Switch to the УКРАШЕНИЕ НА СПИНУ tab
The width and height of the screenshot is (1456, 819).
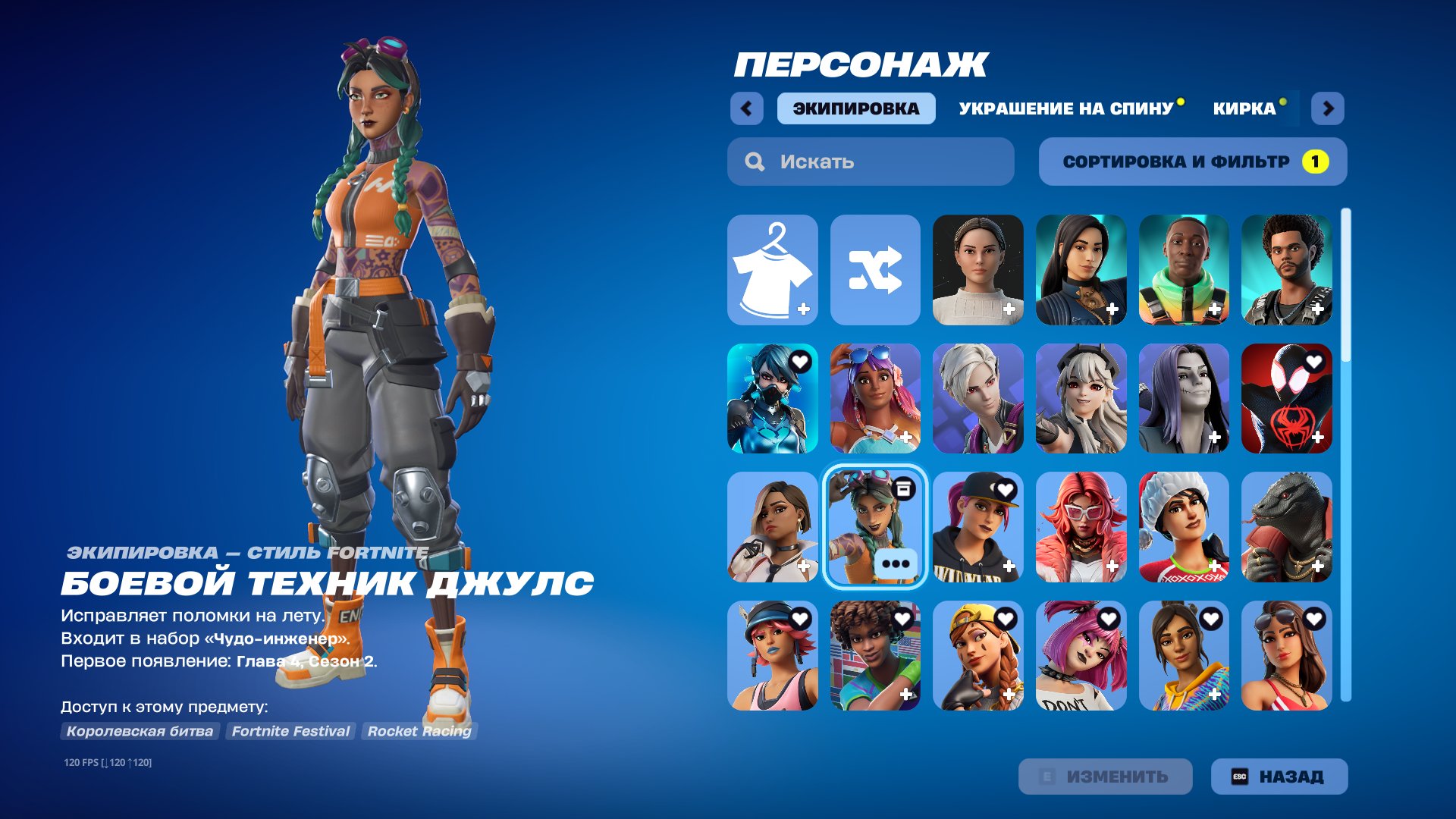(1065, 108)
